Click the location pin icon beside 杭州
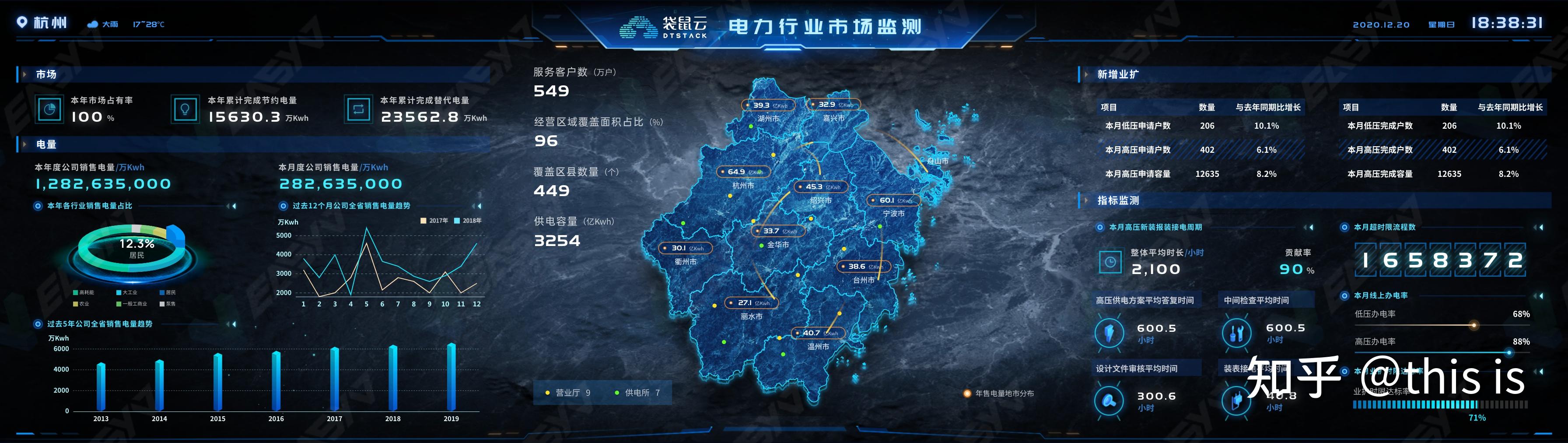 [21, 23]
